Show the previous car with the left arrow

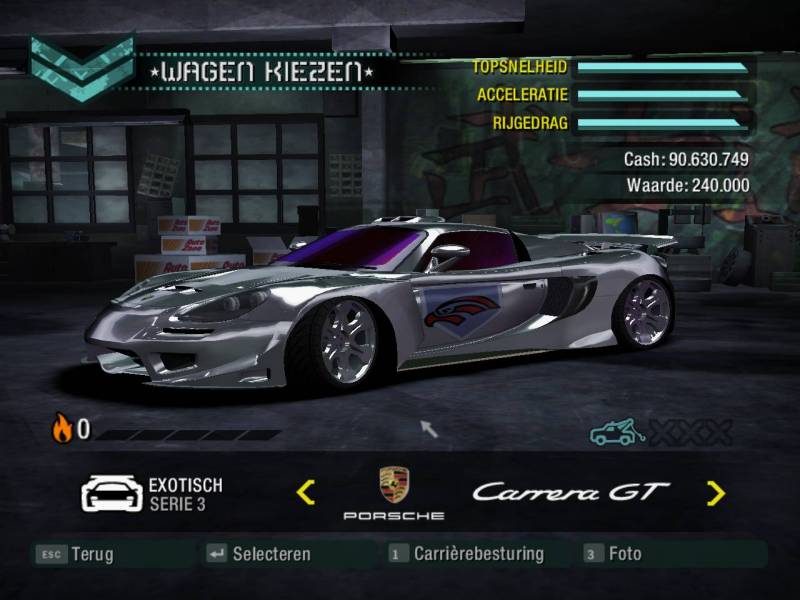[307, 492]
